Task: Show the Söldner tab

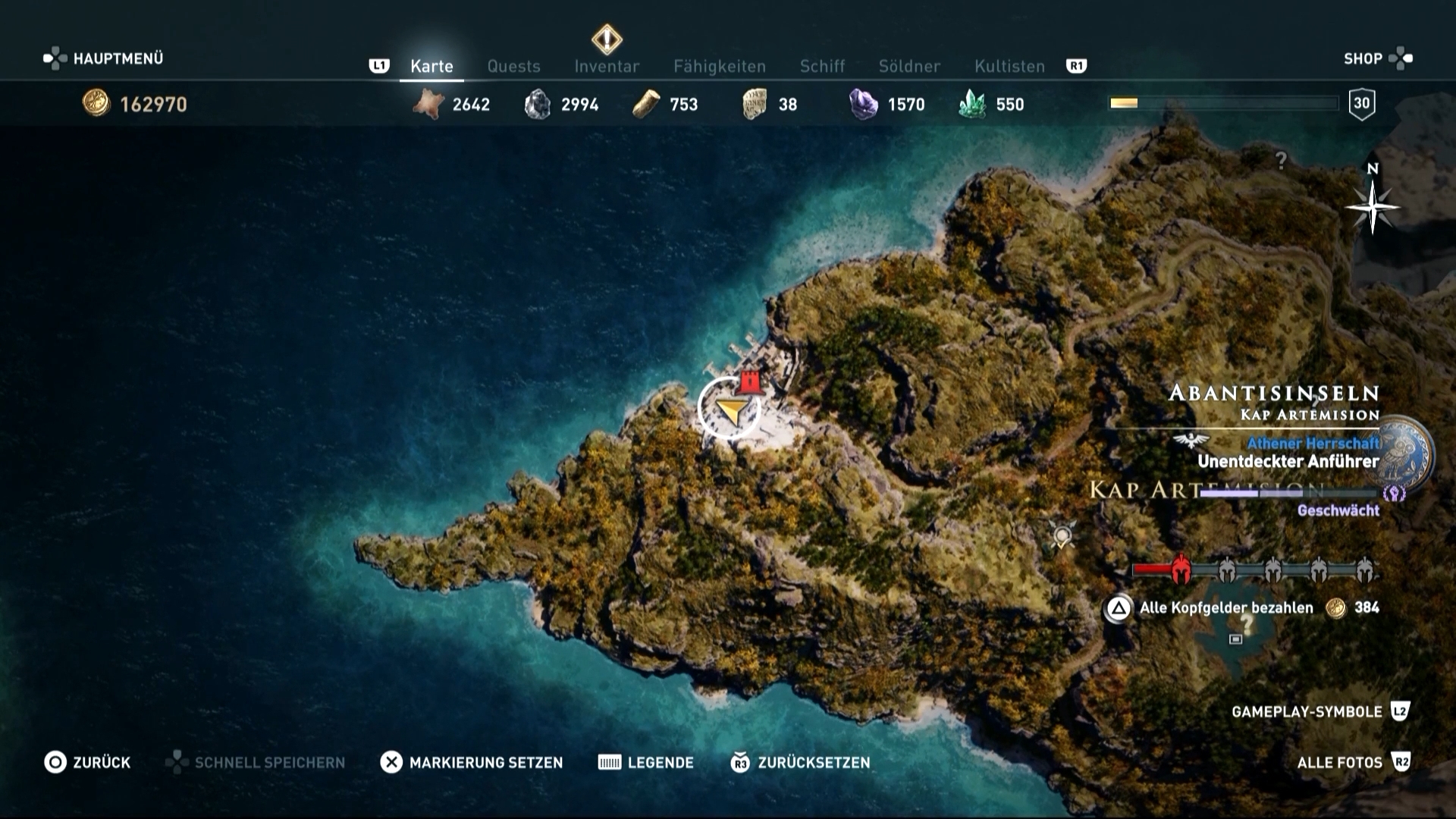Action: (909, 67)
